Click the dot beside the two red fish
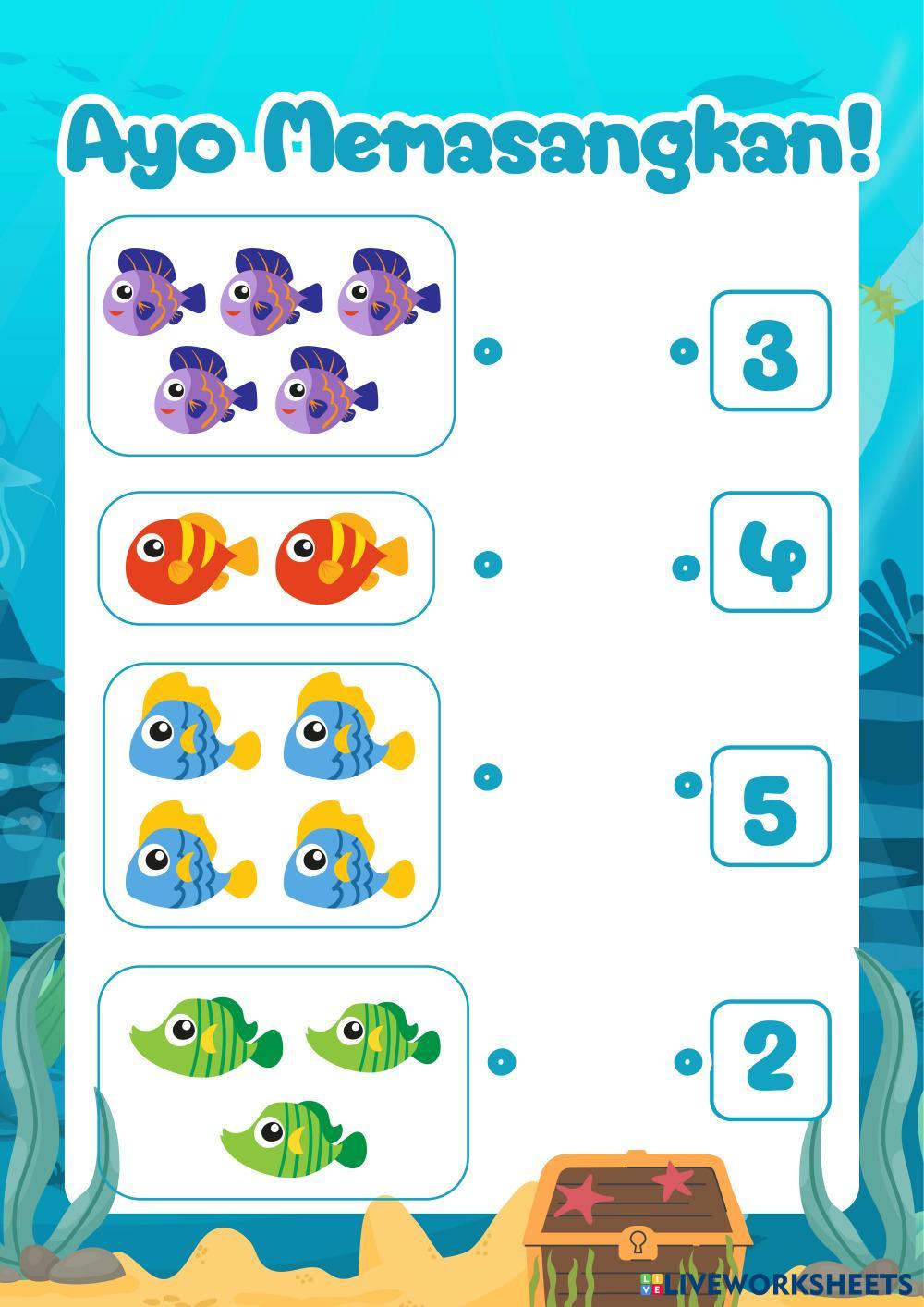 pyautogui.click(x=487, y=564)
